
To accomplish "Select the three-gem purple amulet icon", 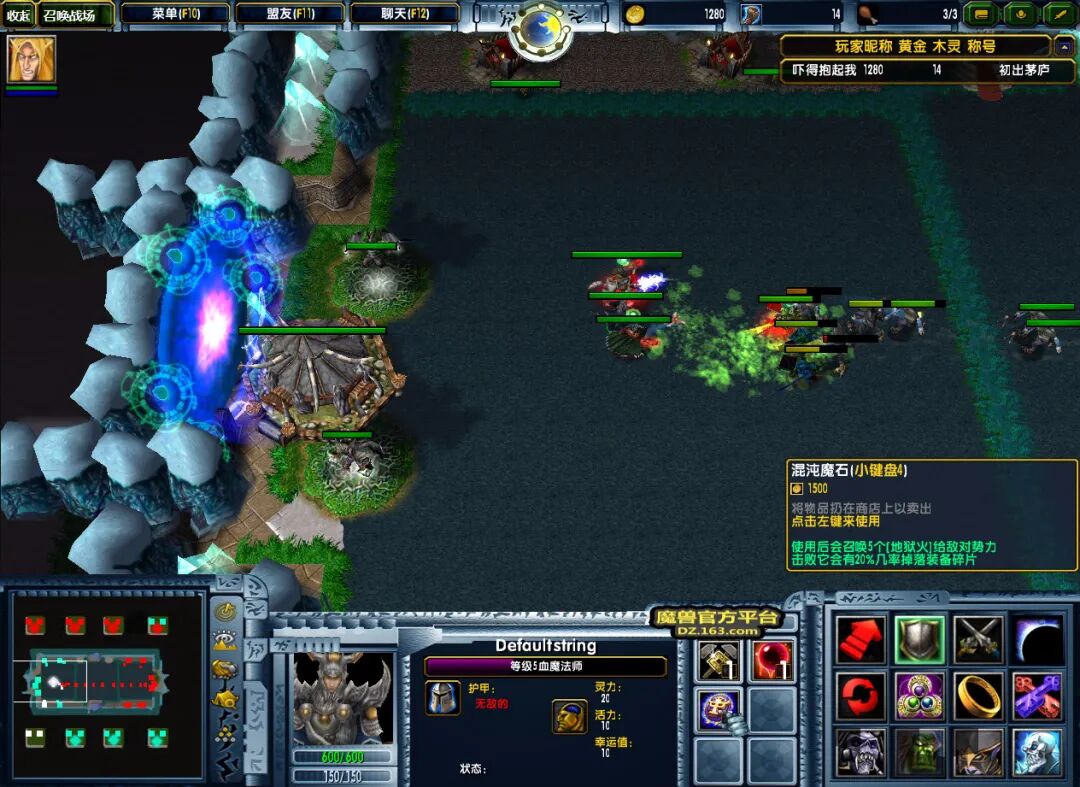I will 919,696.
